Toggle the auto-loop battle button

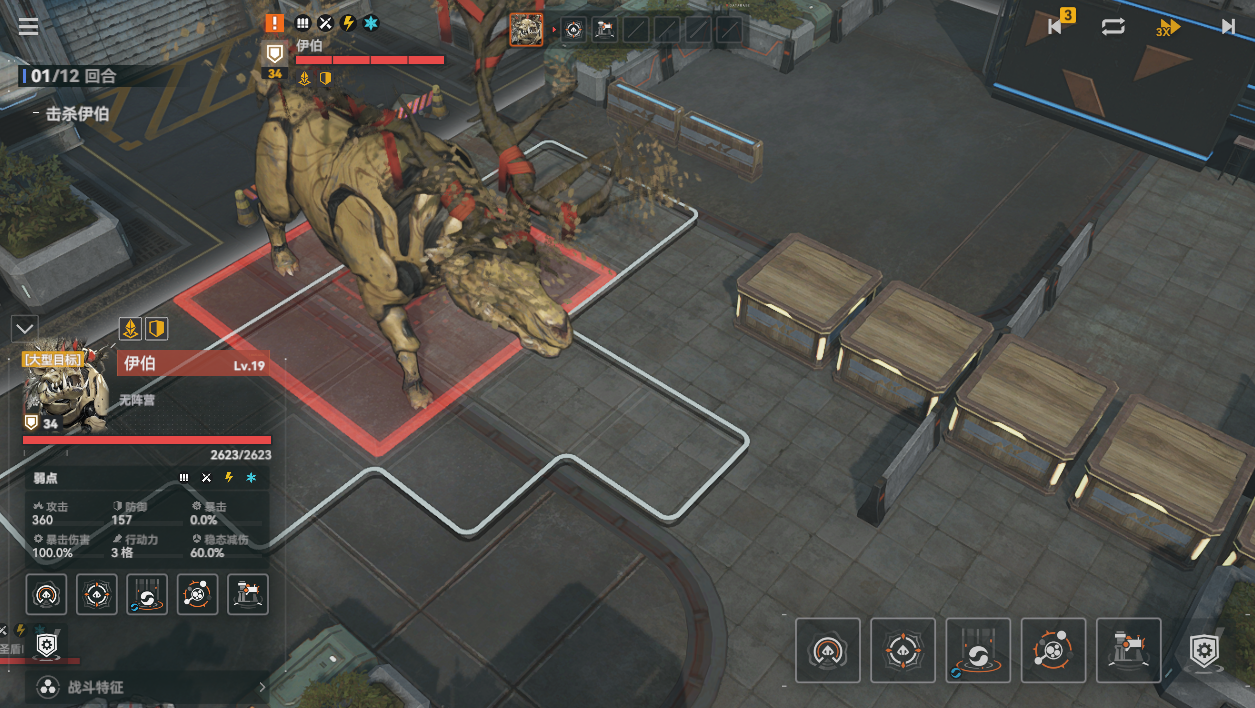tap(1113, 27)
